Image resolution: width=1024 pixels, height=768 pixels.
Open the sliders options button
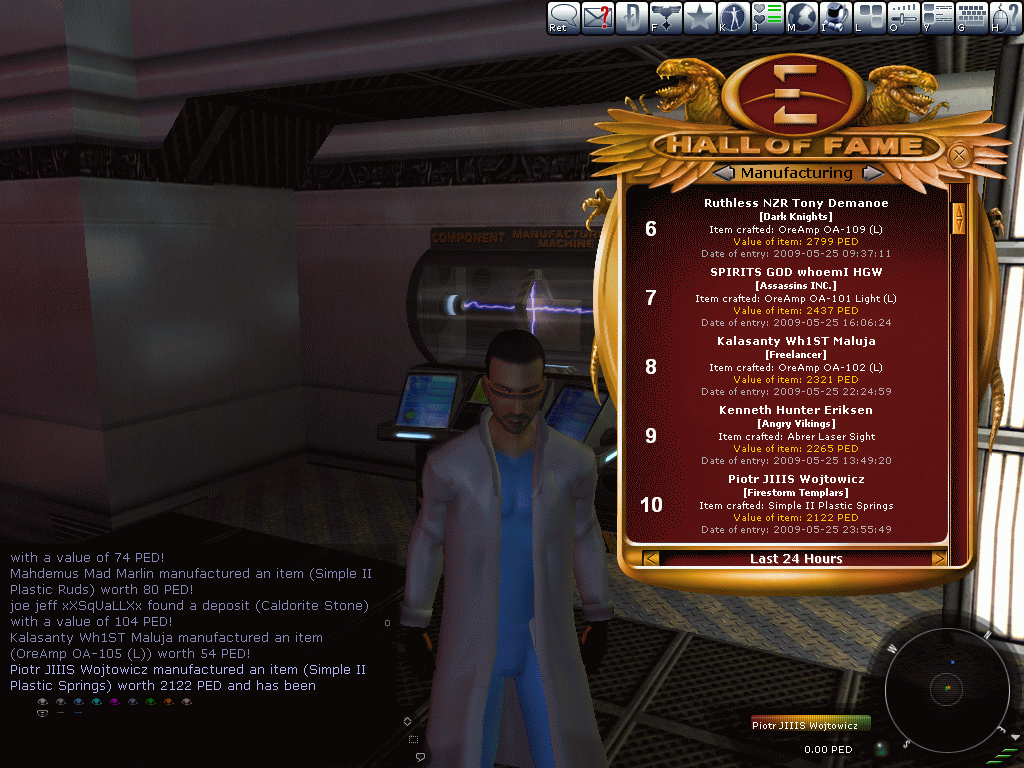click(903, 17)
